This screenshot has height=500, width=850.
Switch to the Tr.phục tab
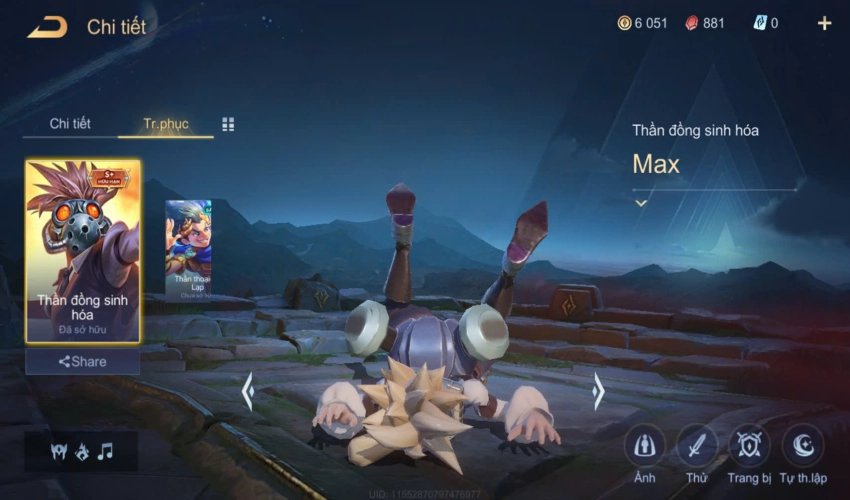point(165,124)
